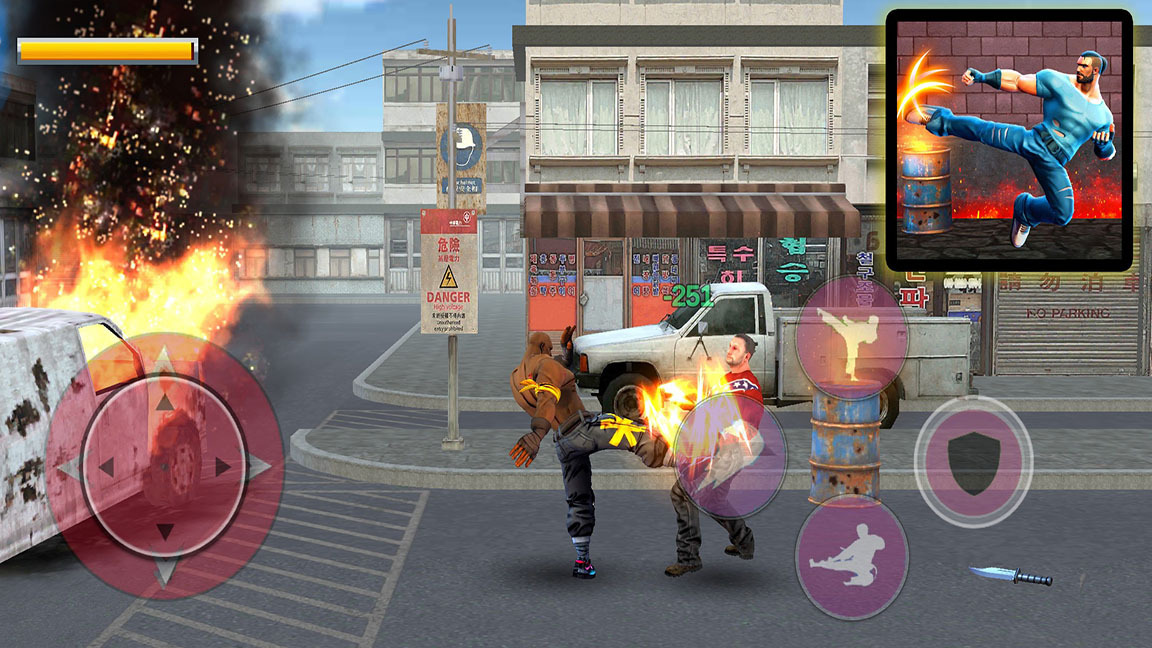
Task: Tap the D-pad down arrow
Action: (x=165, y=531)
